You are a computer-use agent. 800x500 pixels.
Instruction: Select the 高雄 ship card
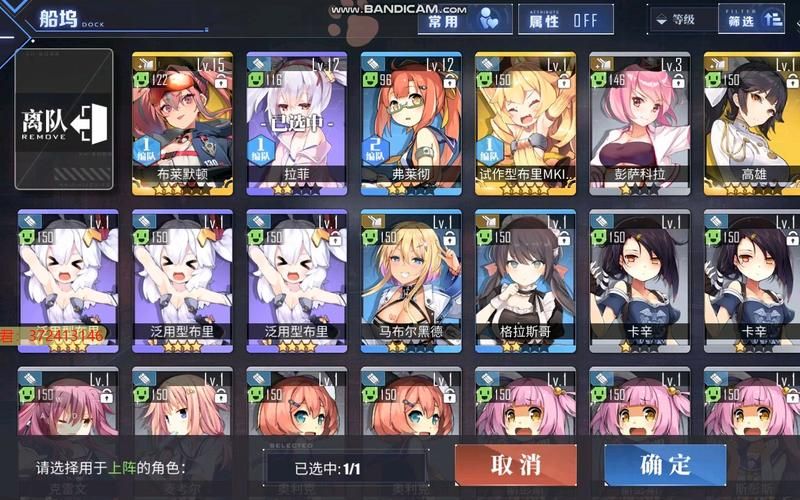pyautogui.click(x=753, y=120)
